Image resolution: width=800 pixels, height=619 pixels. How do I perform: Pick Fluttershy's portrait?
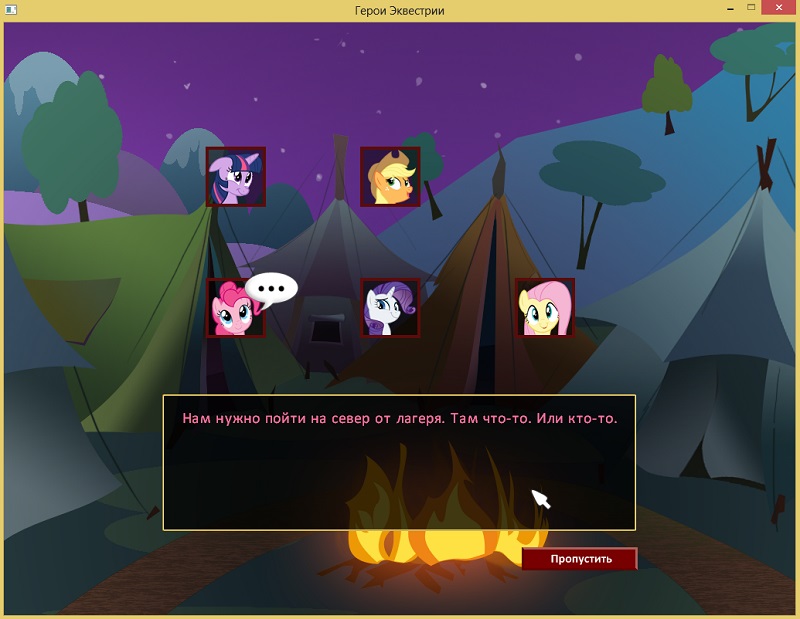544,308
